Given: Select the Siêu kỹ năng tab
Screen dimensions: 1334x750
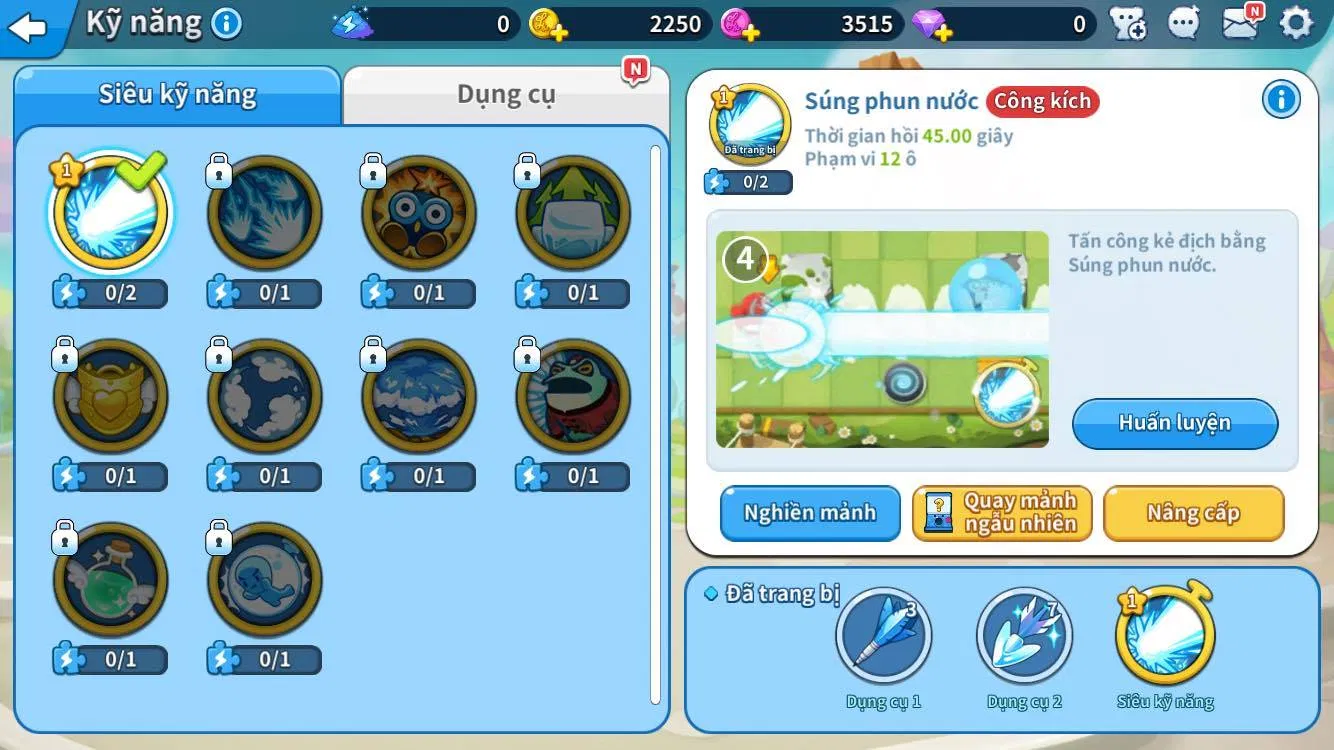Looking at the screenshot, I should point(177,95).
